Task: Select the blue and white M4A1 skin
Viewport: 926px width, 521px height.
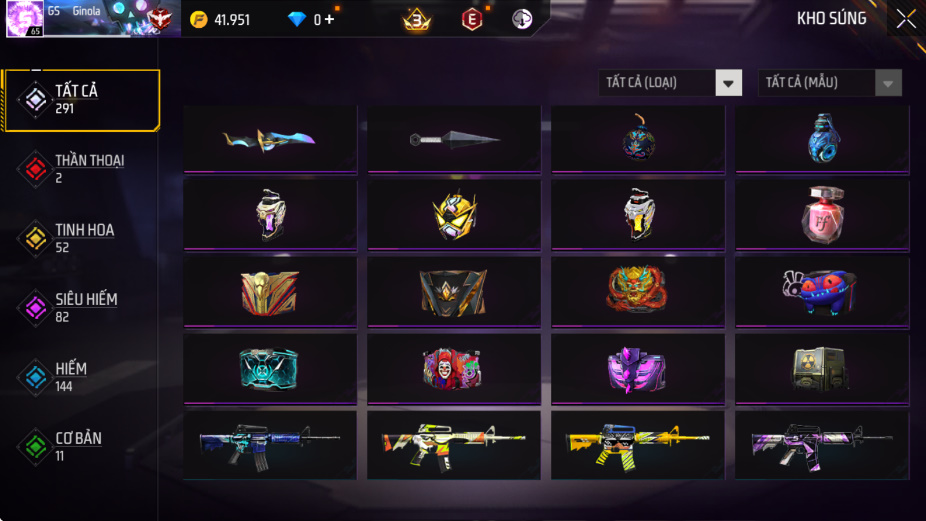Action: 270,444
